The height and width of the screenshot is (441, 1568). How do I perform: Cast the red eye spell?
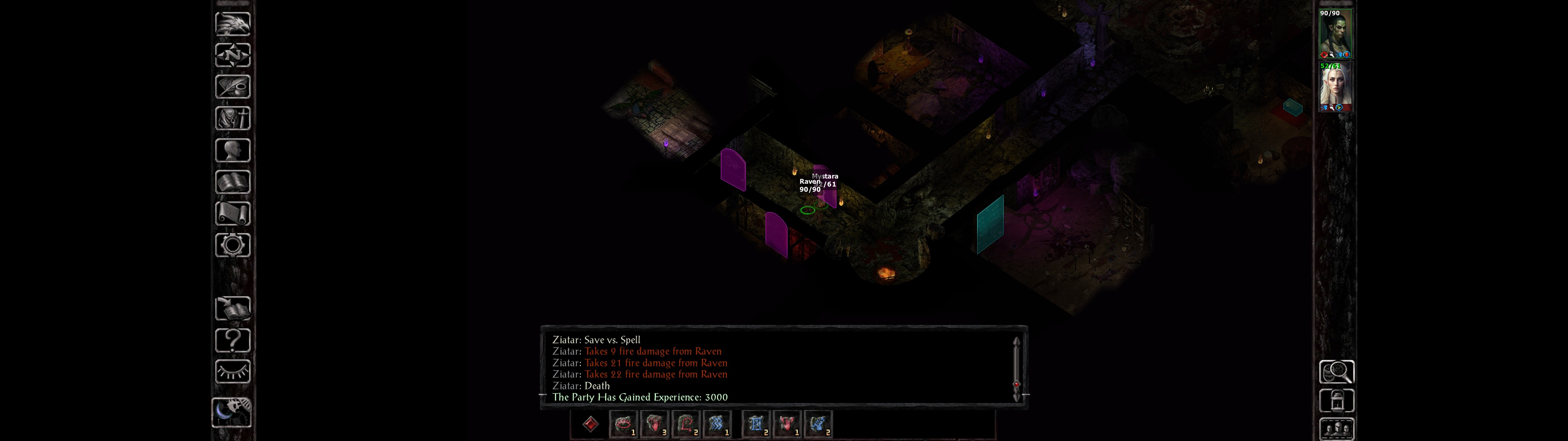[623, 424]
